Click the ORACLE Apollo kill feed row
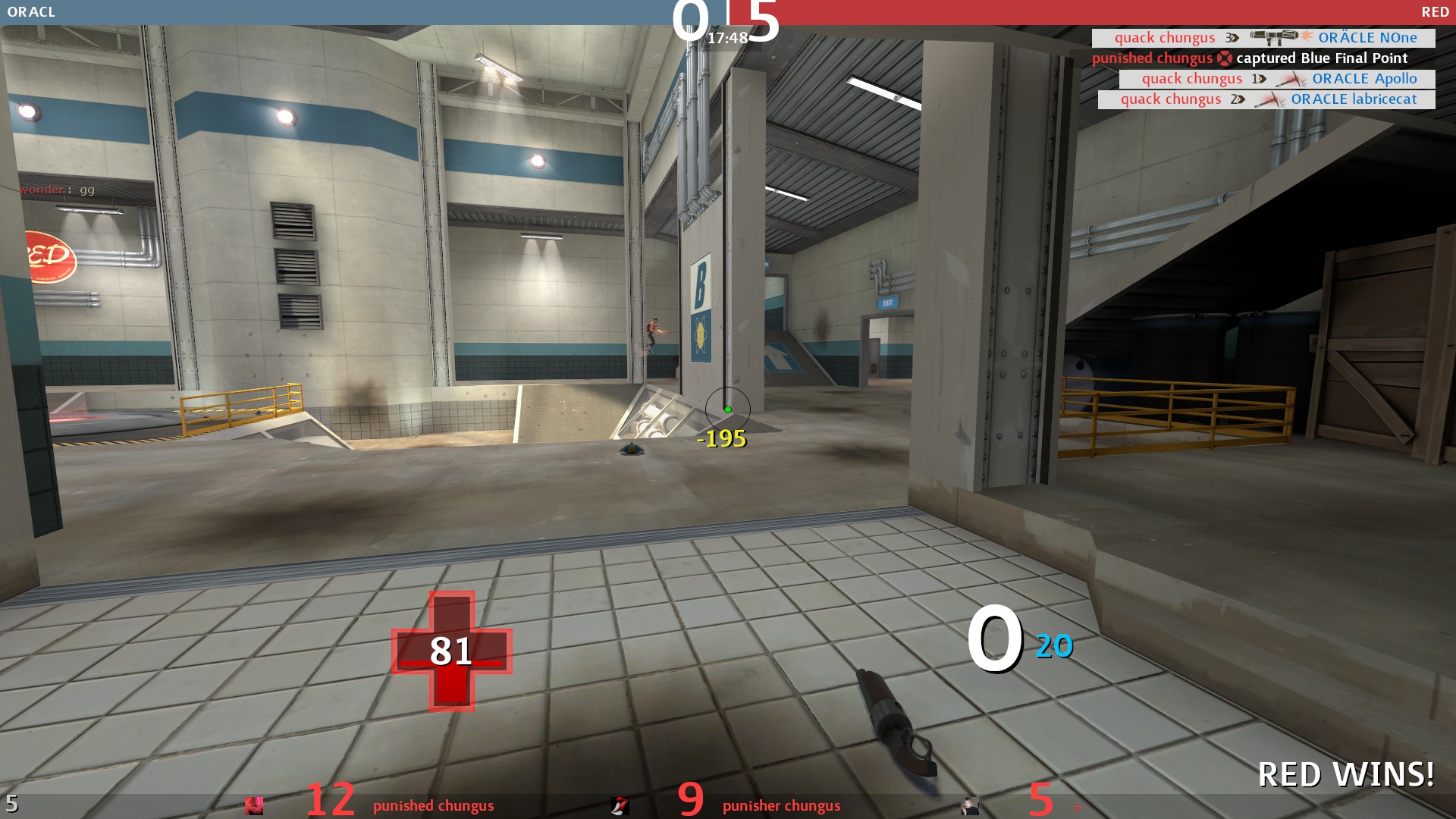The height and width of the screenshot is (819, 1456). point(1277,79)
